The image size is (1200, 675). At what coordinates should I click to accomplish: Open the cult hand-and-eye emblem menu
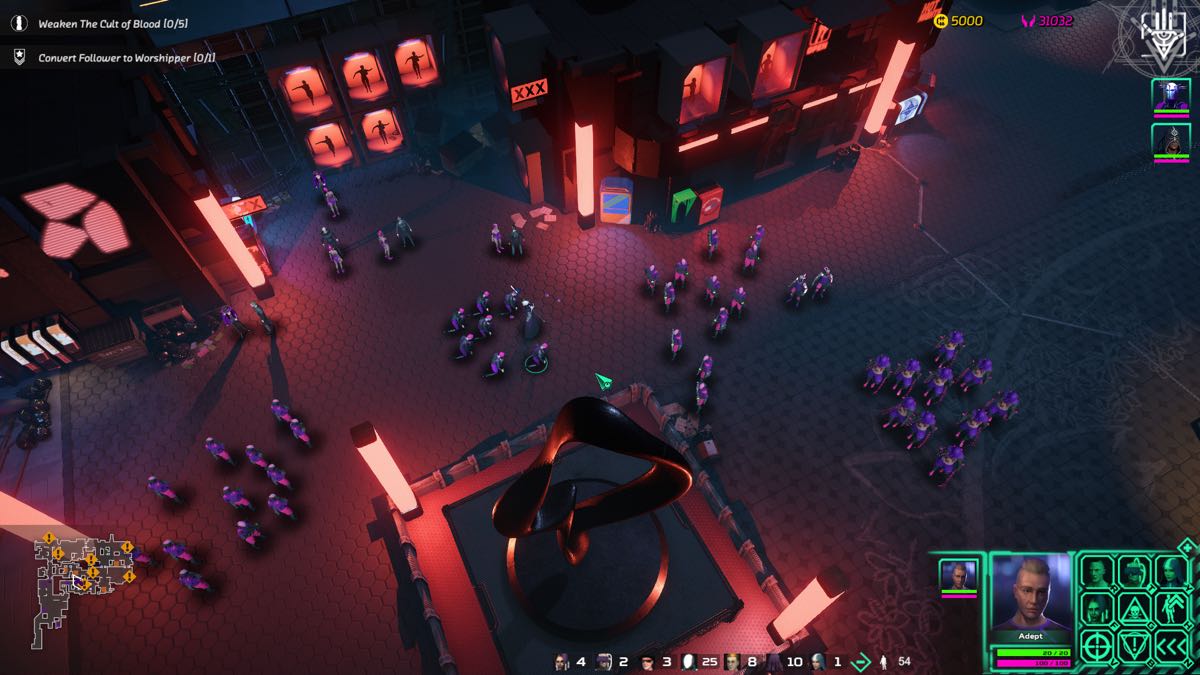click(1156, 34)
